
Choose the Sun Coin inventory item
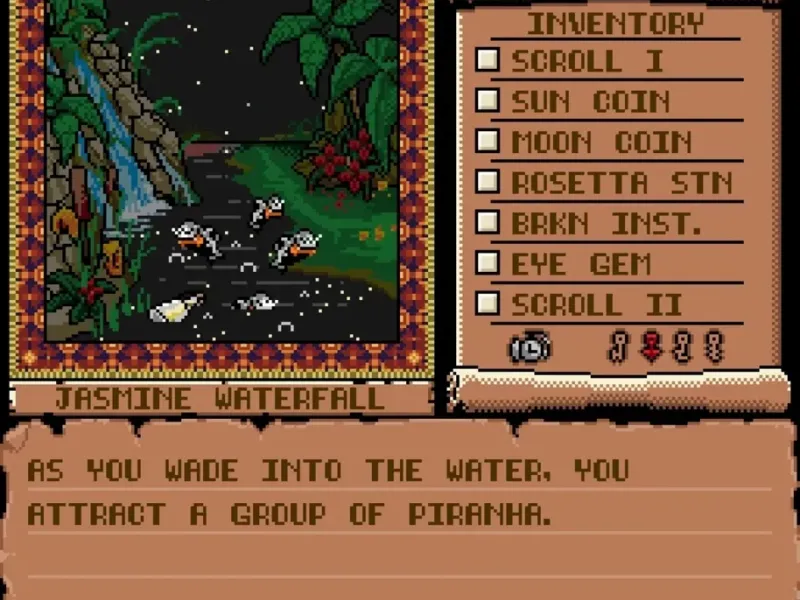pyautogui.click(x=487, y=101)
